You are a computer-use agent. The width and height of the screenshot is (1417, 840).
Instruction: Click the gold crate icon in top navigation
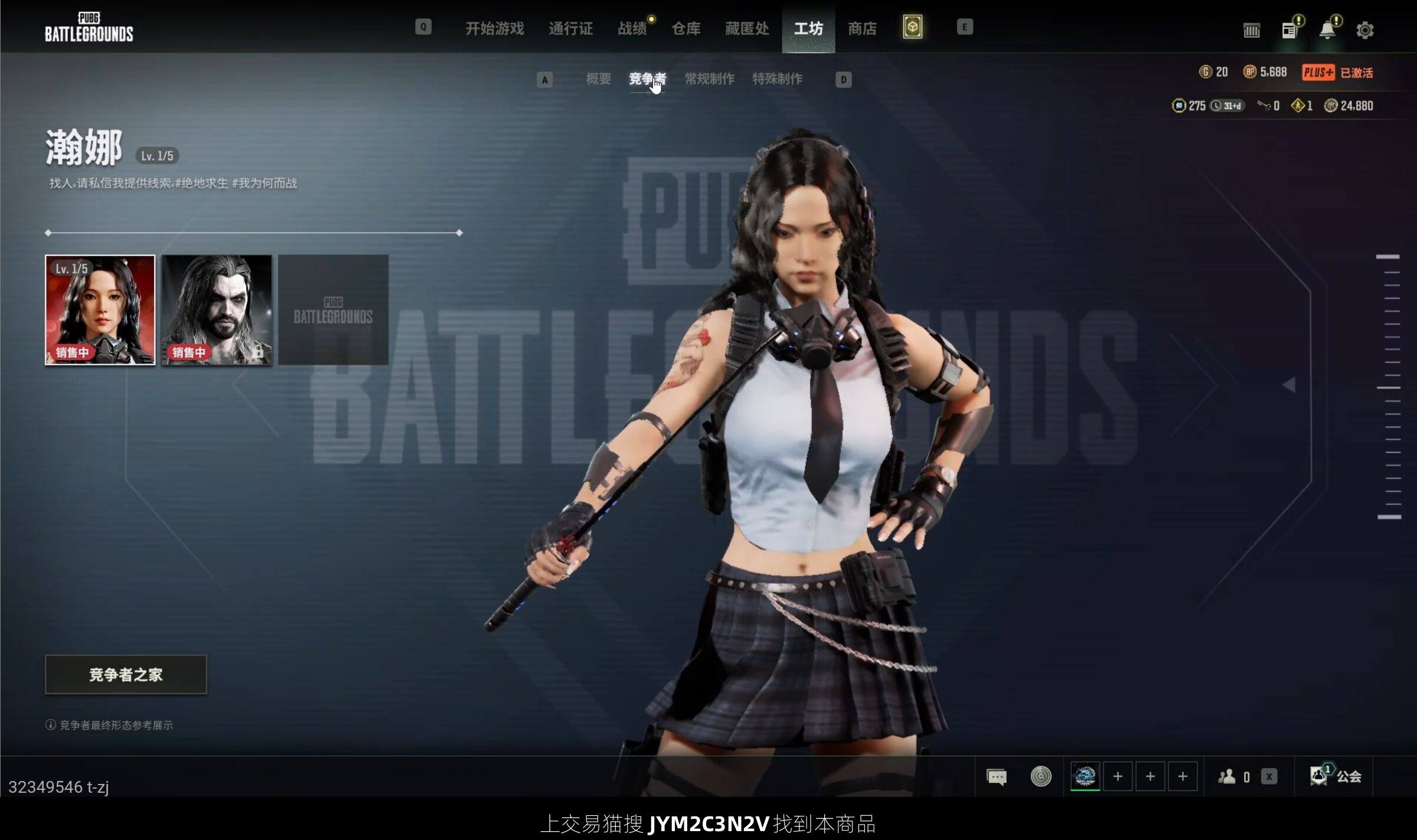click(x=912, y=27)
